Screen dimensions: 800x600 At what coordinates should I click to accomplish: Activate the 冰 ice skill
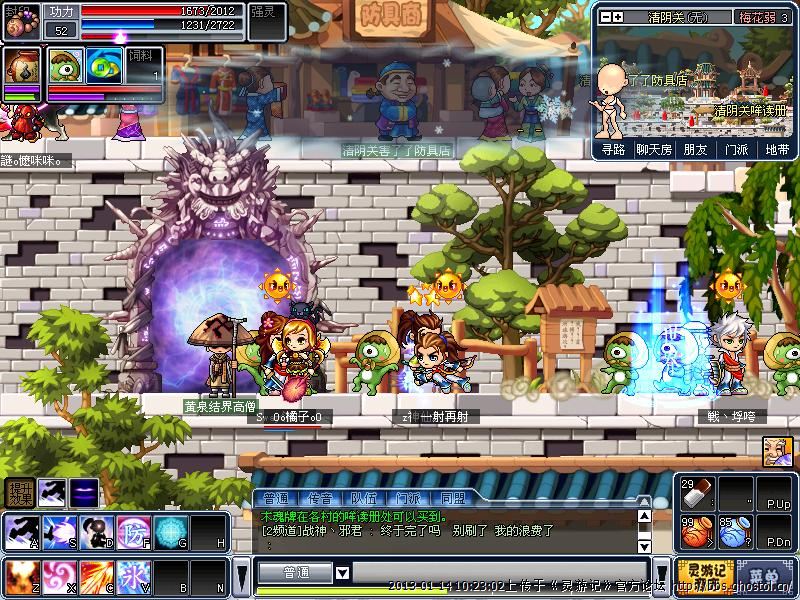pyautogui.click(x=133, y=577)
